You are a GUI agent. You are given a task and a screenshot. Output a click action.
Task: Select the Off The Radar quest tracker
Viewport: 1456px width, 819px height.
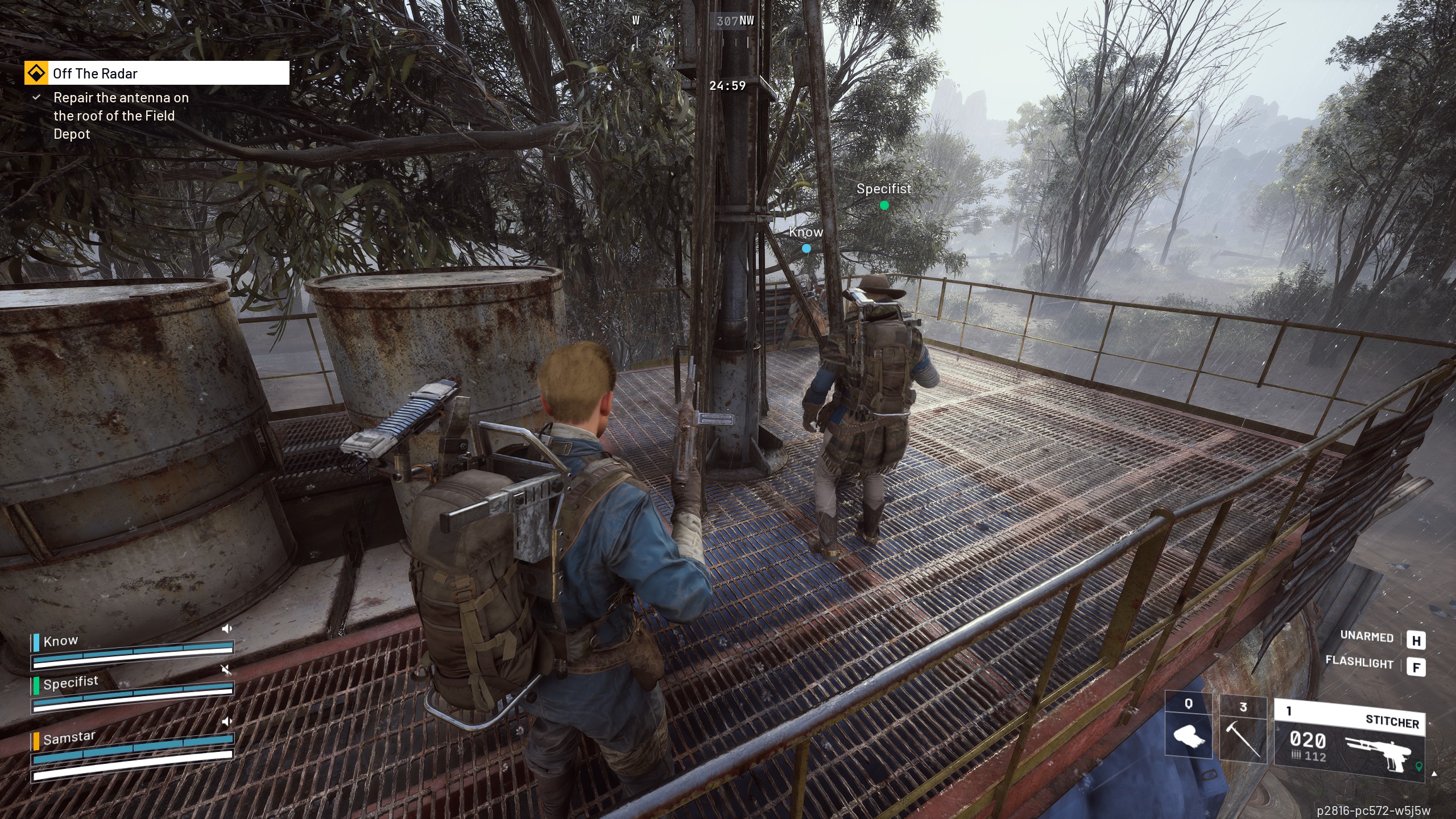[156, 73]
